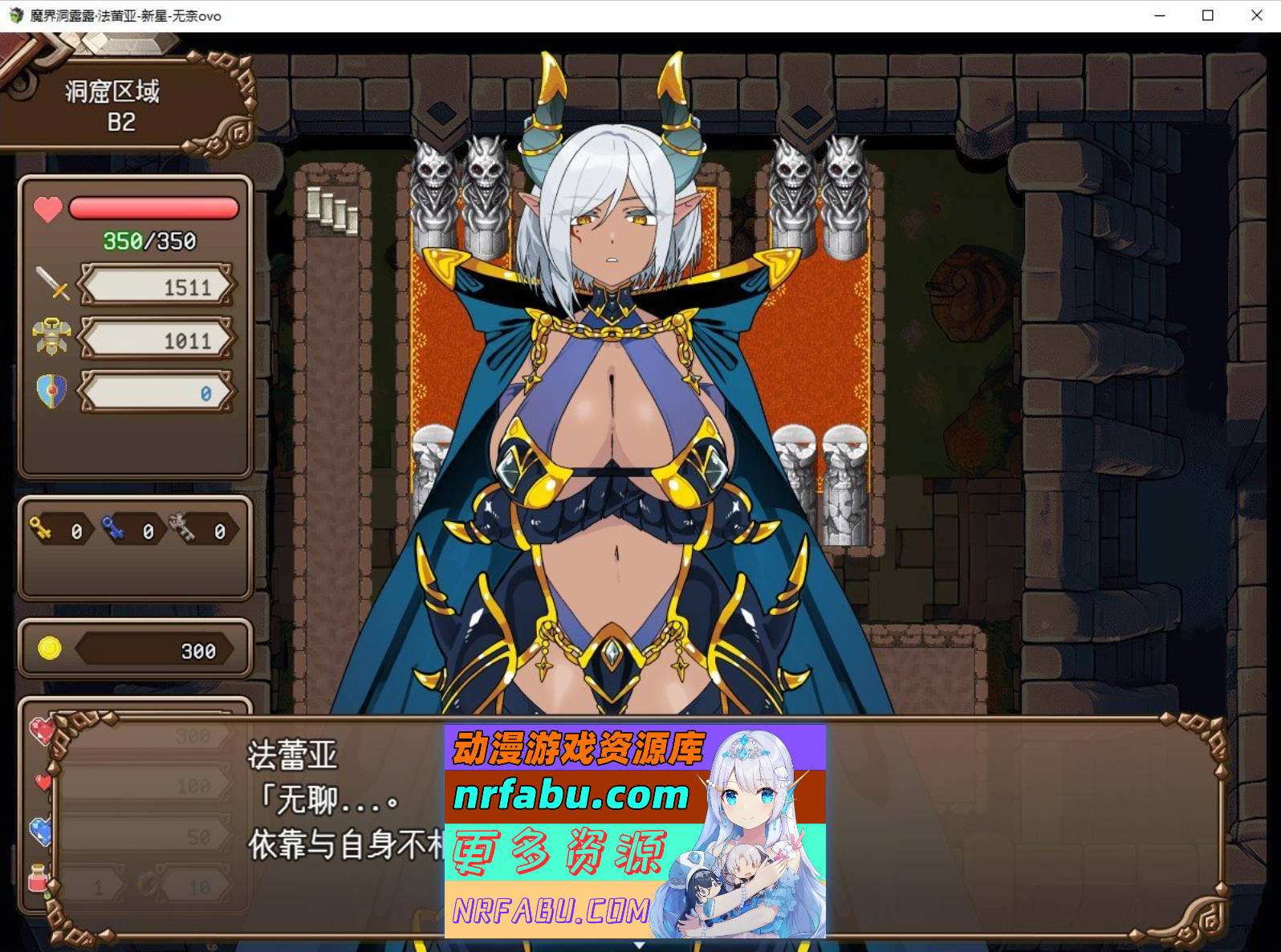The width and height of the screenshot is (1281, 952).
Task: Minimize the game window
Action: 1158,15
